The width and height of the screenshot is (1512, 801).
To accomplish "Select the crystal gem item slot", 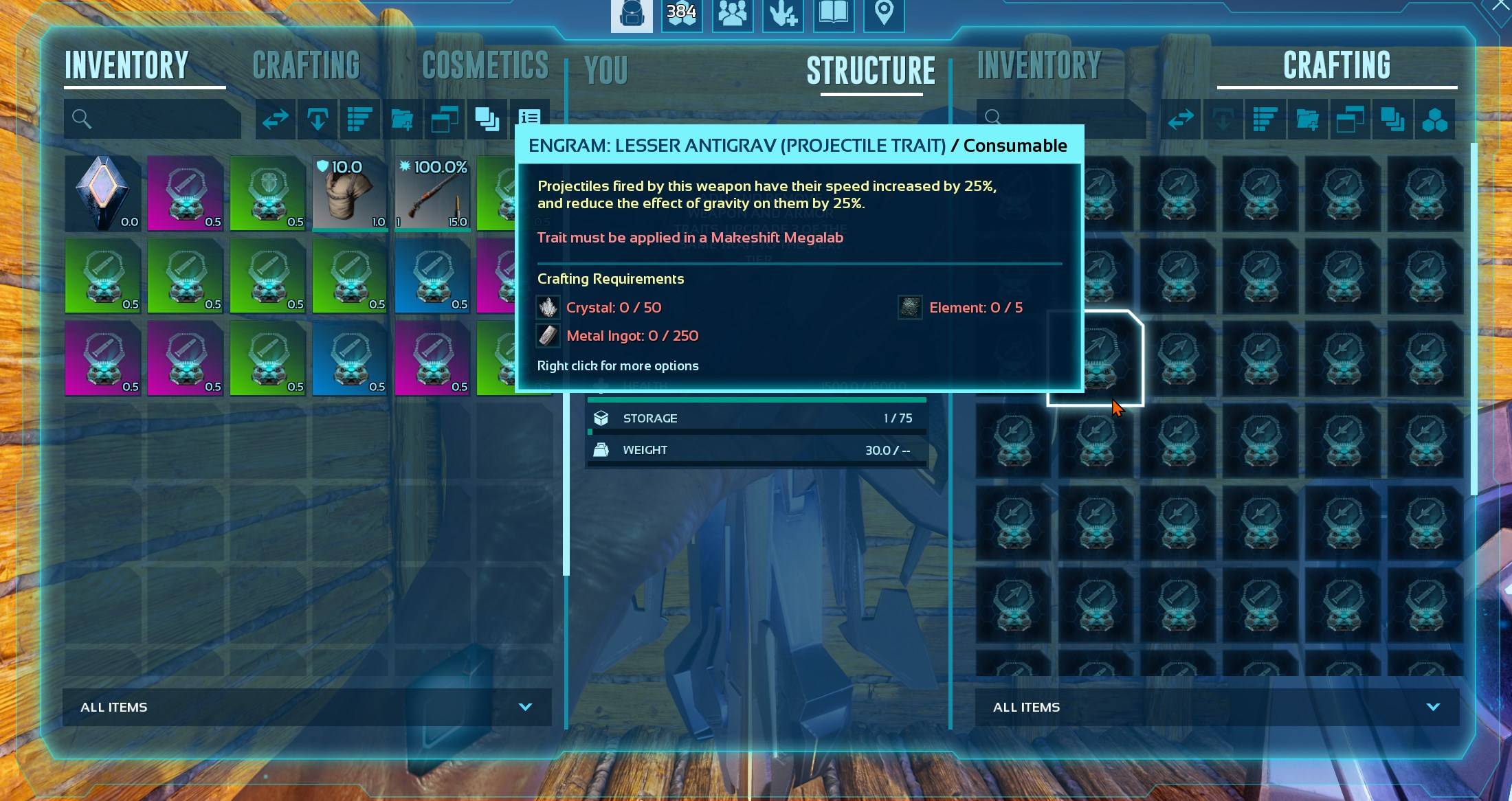I will [x=102, y=193].
